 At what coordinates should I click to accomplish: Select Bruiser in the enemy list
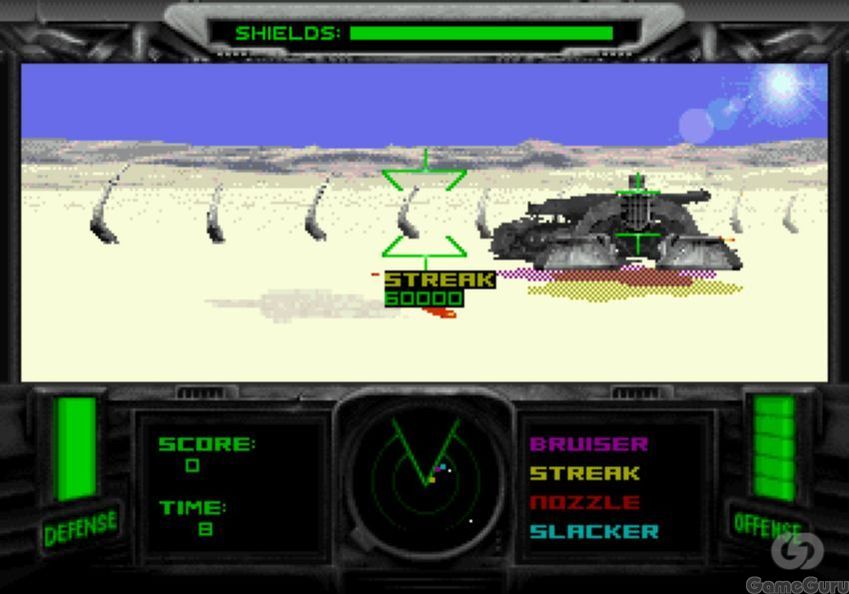pos(589,444)
